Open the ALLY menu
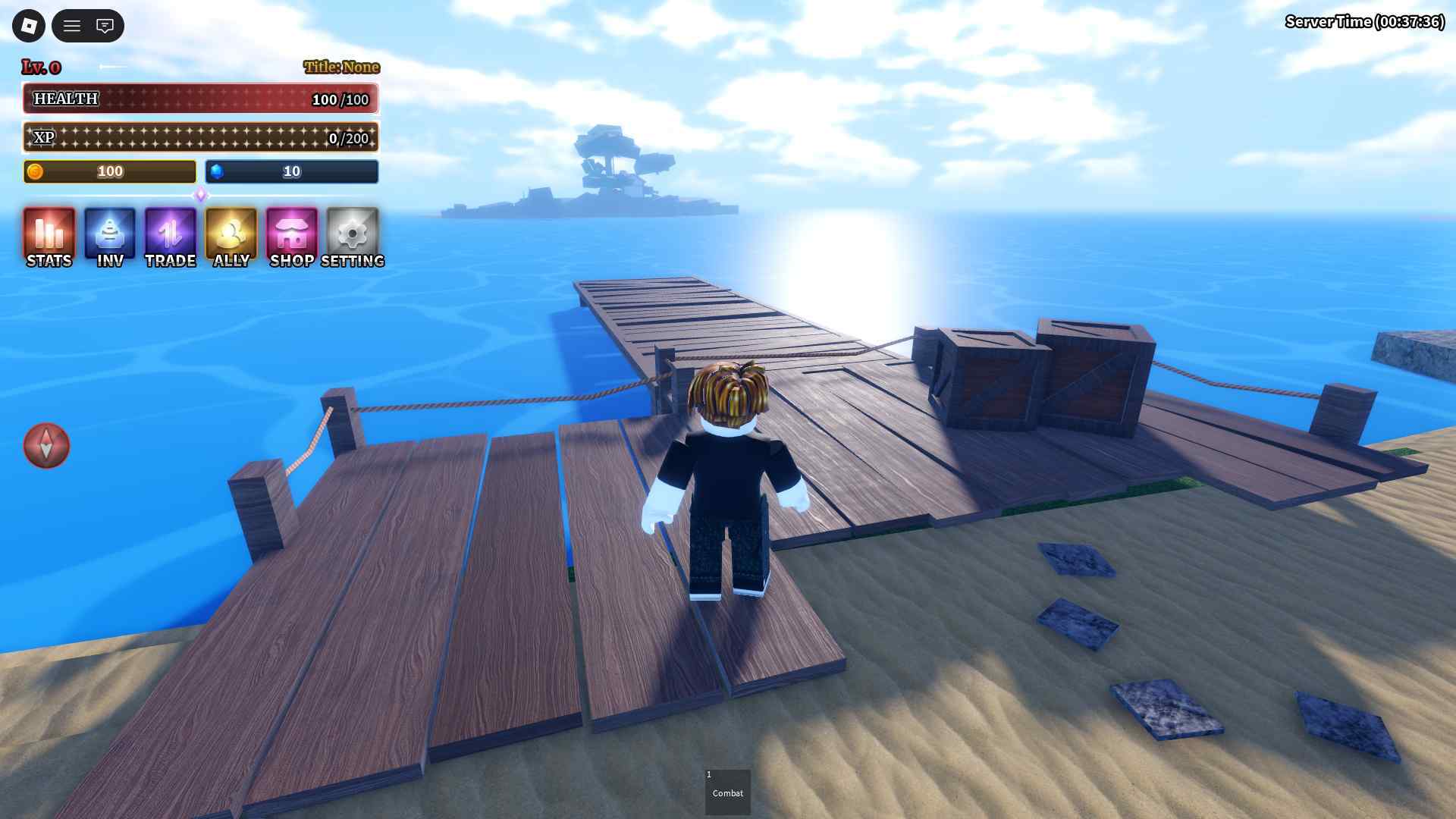Viewport: 1456px width, 819px height. (x=231, y=237)
